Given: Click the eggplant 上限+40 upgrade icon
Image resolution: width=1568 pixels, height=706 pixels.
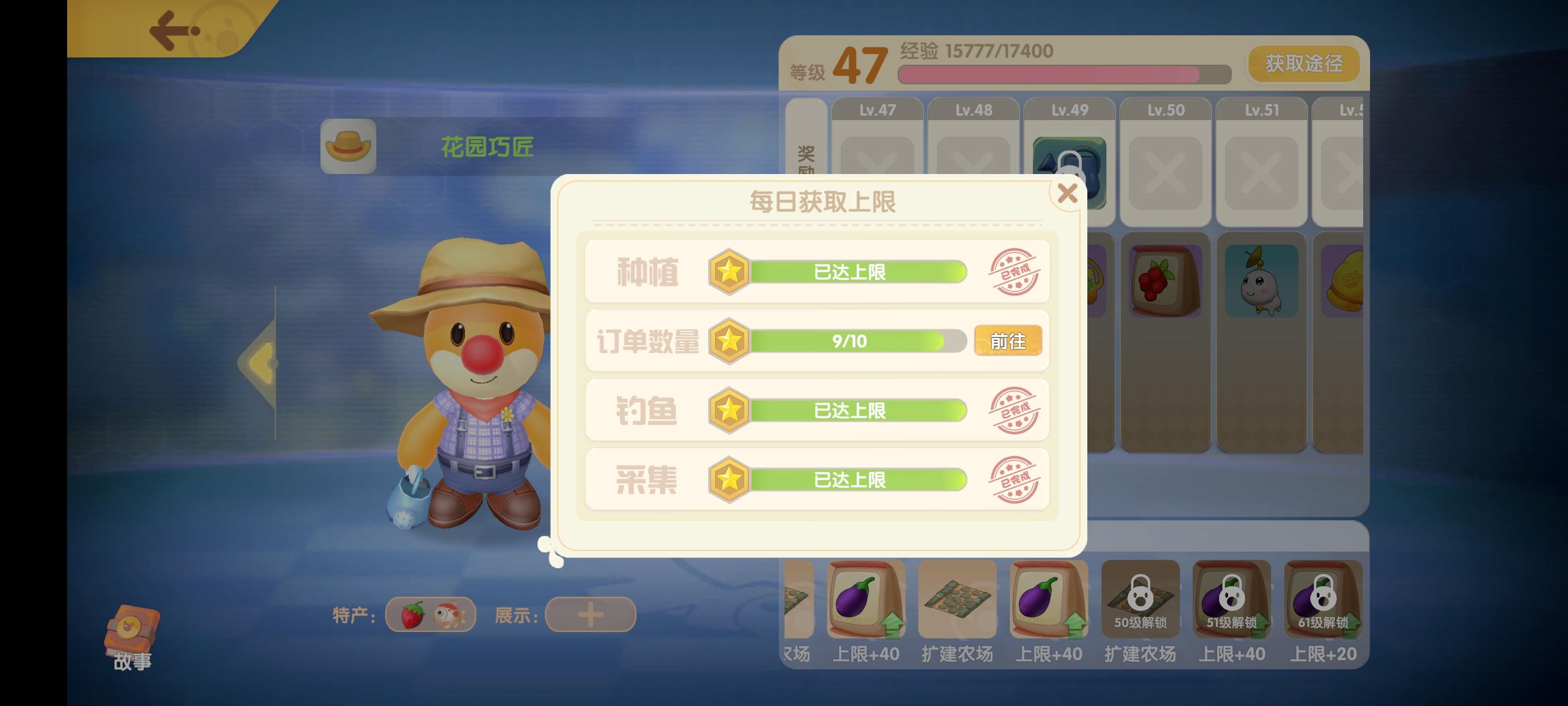Looking at the screenshot, I should (x=864, y=601).
